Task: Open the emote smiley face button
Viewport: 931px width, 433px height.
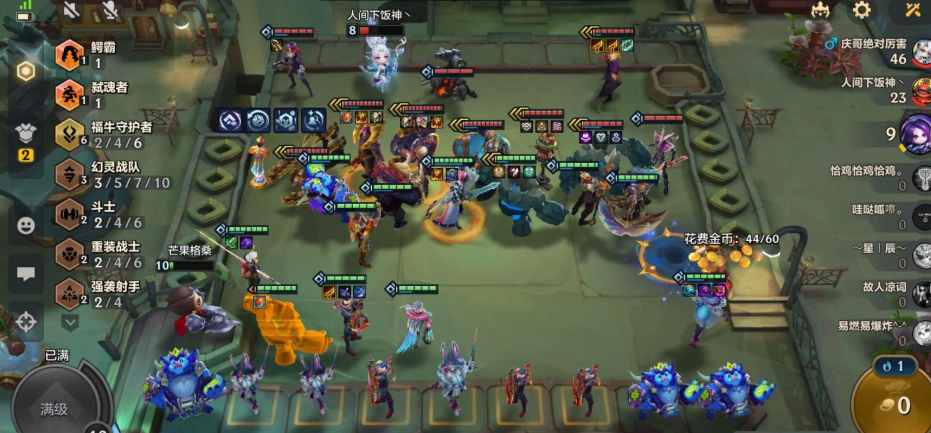Action: pyautogui.click(x=26, y=225)
